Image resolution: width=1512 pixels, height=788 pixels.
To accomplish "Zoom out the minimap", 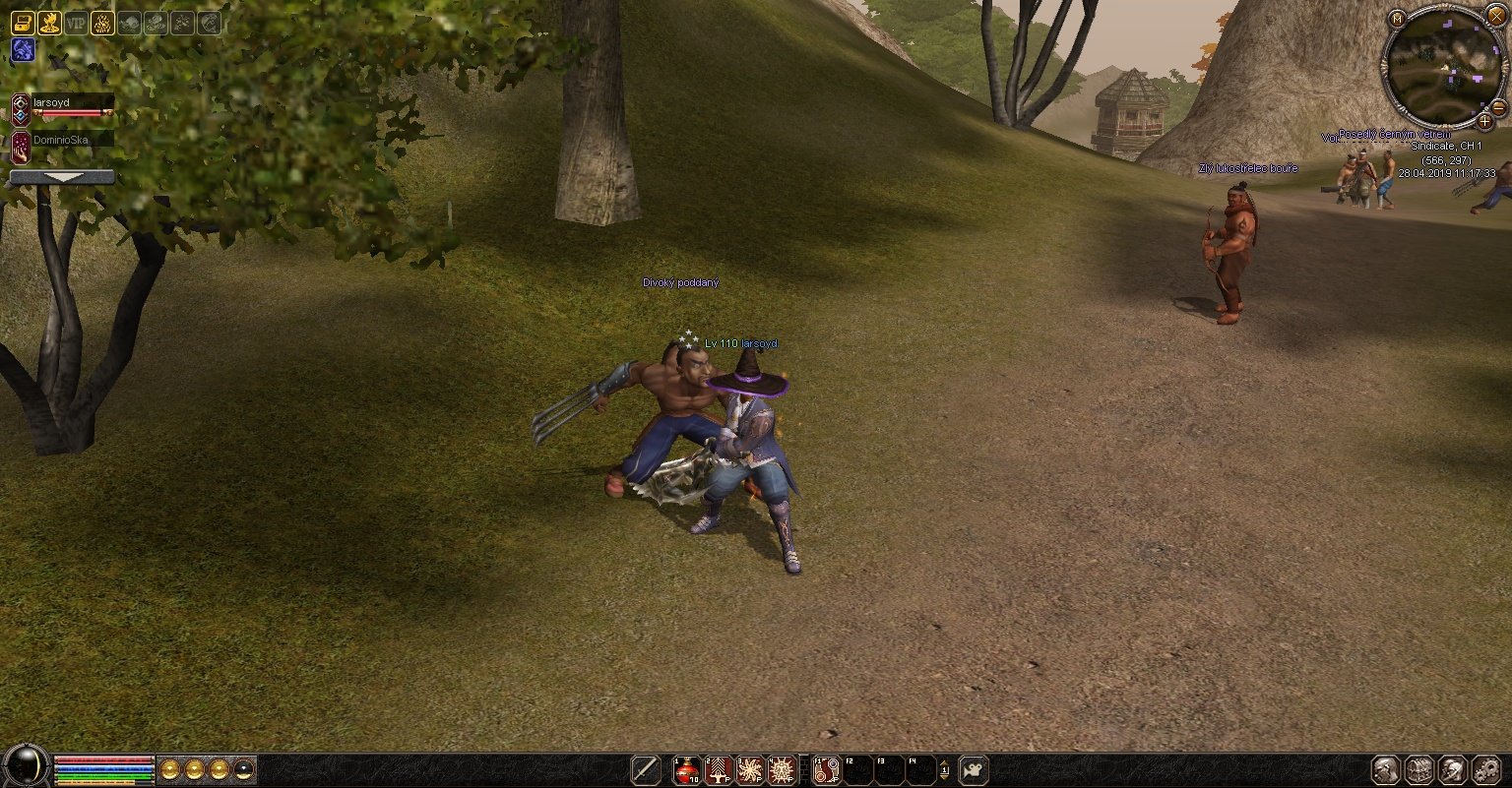I will [1498, 106].
